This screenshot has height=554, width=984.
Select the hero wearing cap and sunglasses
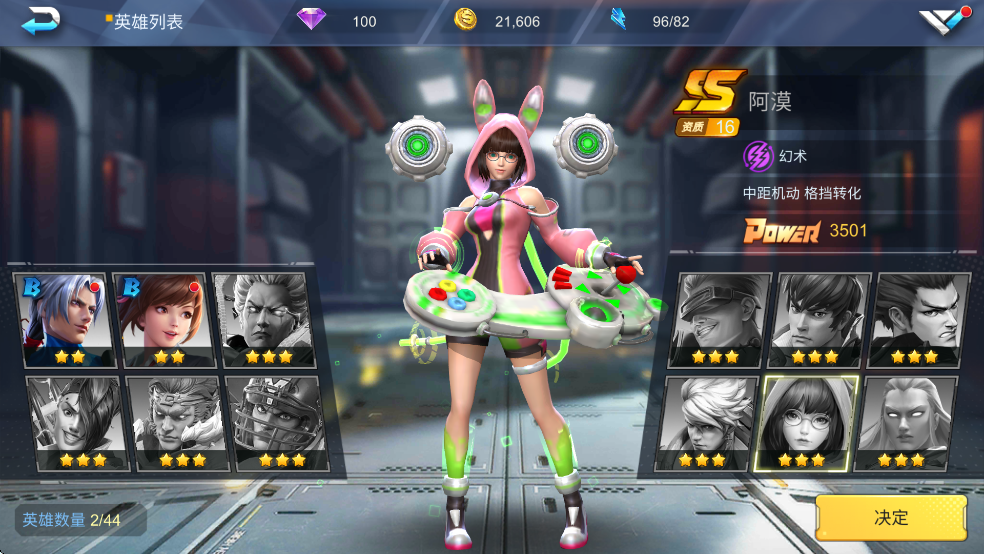tap(718, 318)
